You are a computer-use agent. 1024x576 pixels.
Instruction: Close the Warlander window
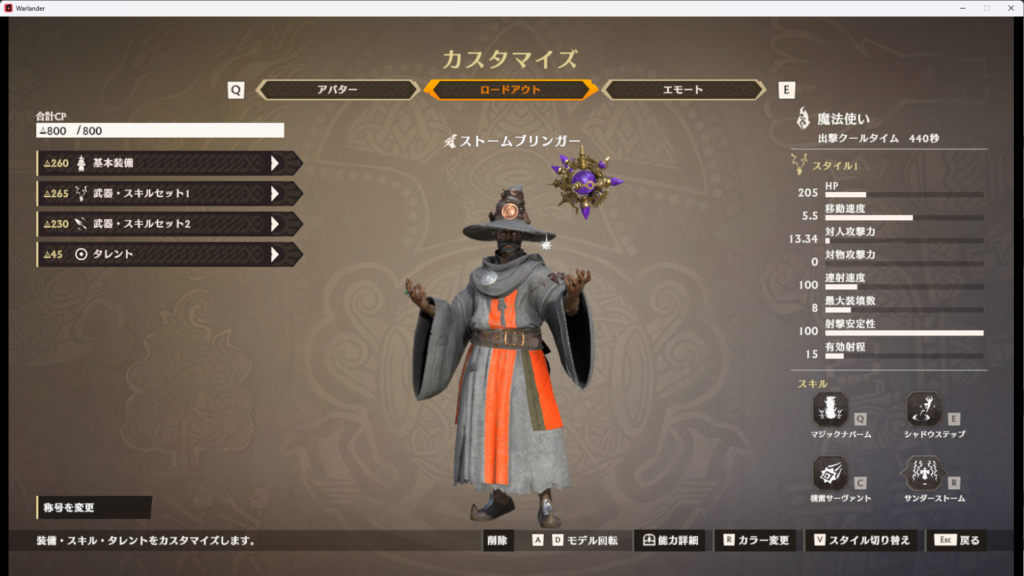[x=1009, y=8]
